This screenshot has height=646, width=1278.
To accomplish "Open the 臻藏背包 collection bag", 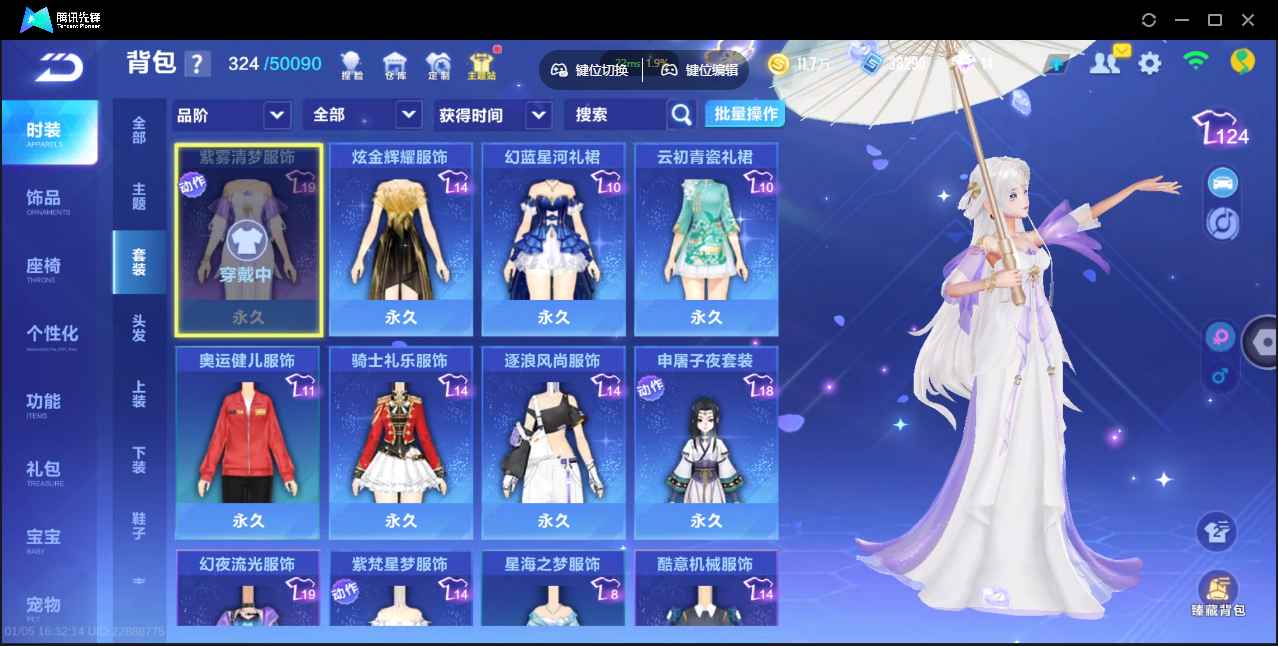I will pos(1217,595).
